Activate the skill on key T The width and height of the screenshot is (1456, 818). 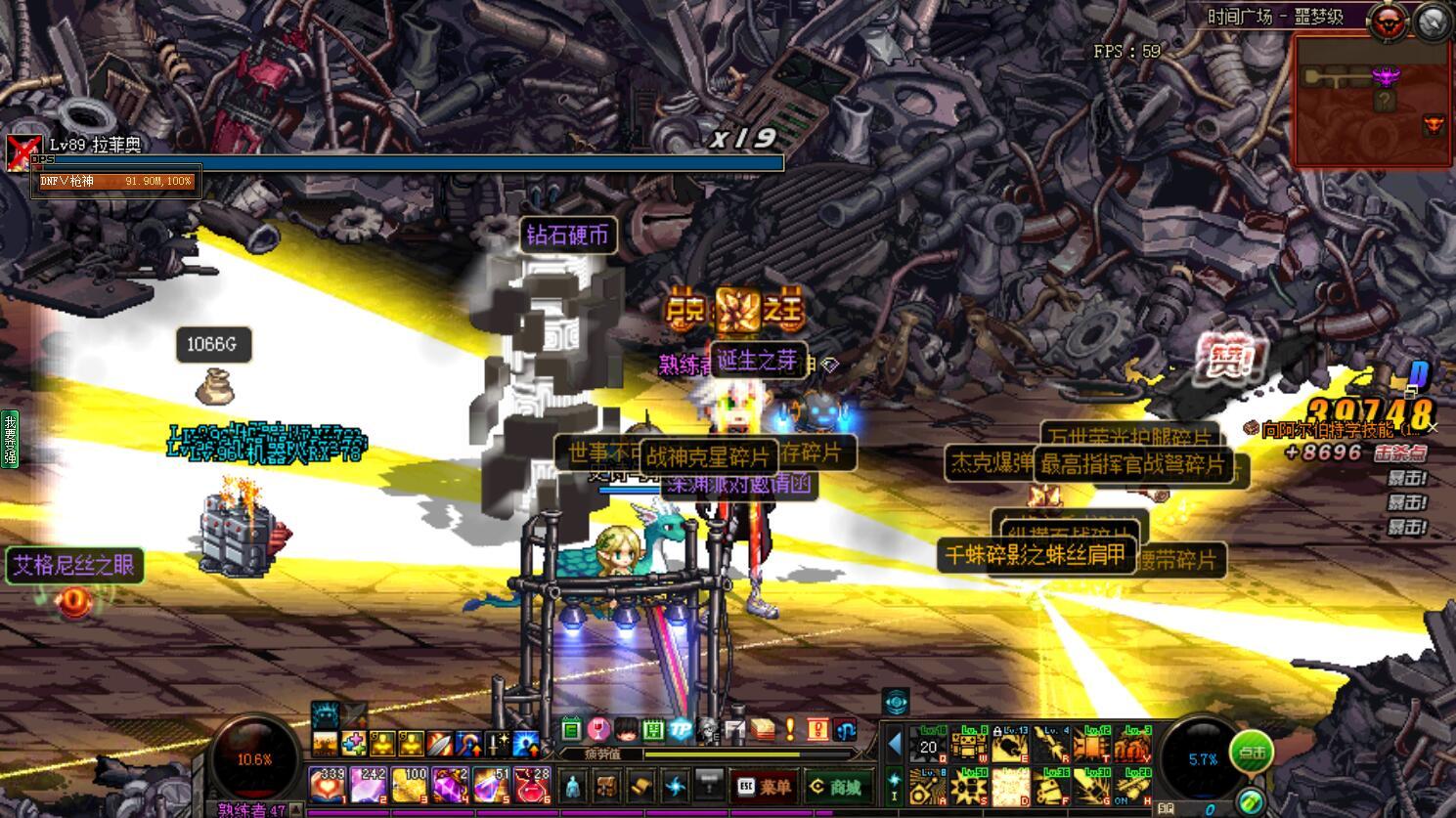pos(1093,746)
